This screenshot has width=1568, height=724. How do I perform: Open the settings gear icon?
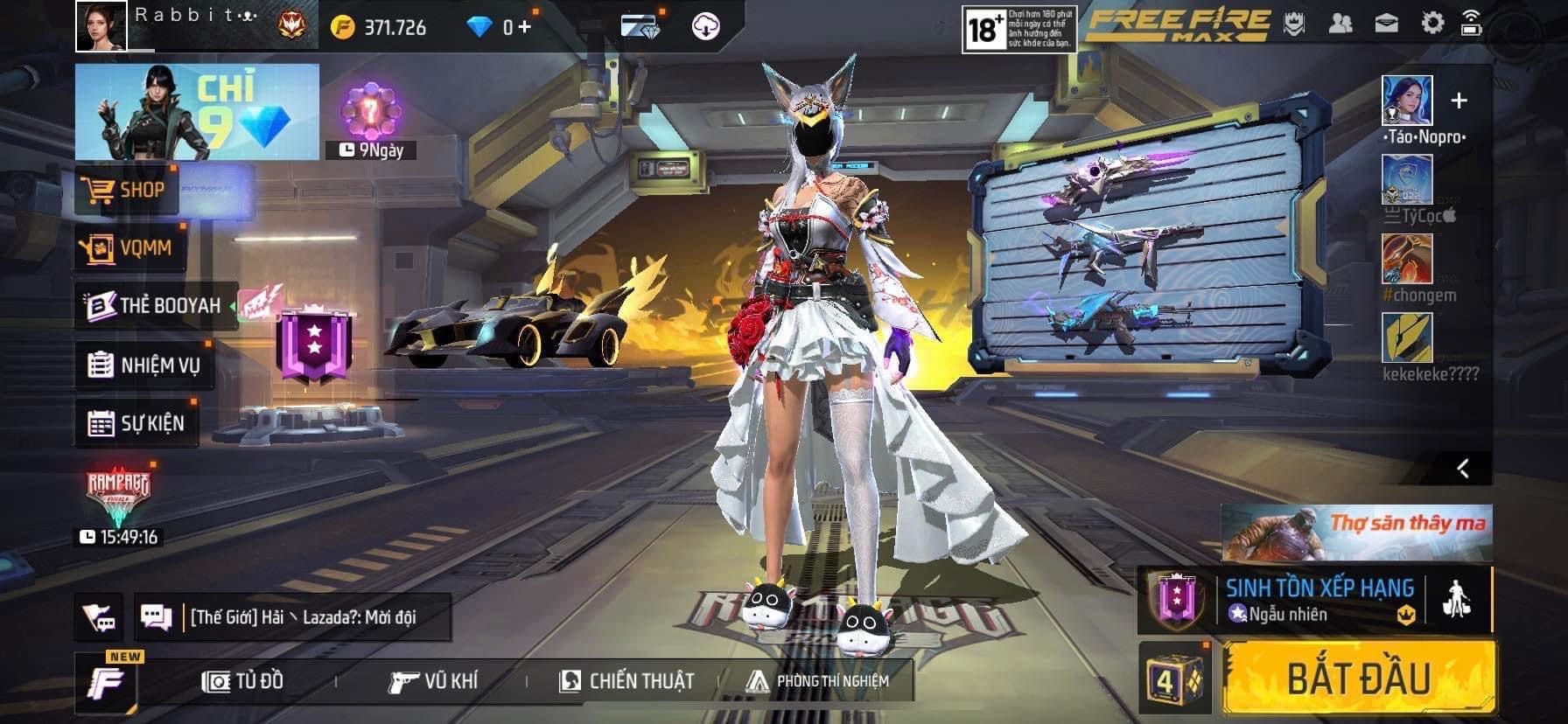[x=1432, y=24]
